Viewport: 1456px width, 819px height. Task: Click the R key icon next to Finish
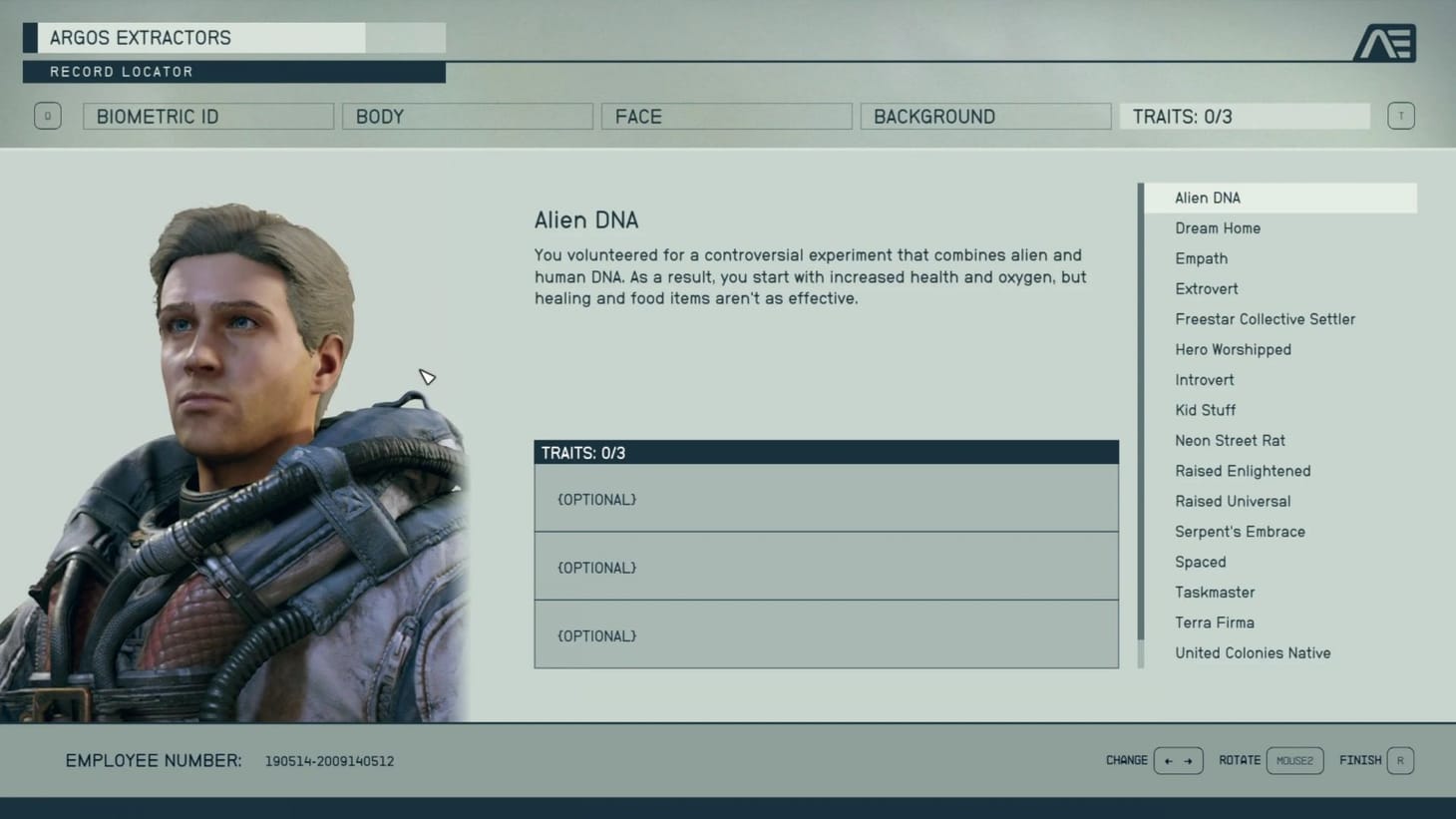(x=1400, y=760)
